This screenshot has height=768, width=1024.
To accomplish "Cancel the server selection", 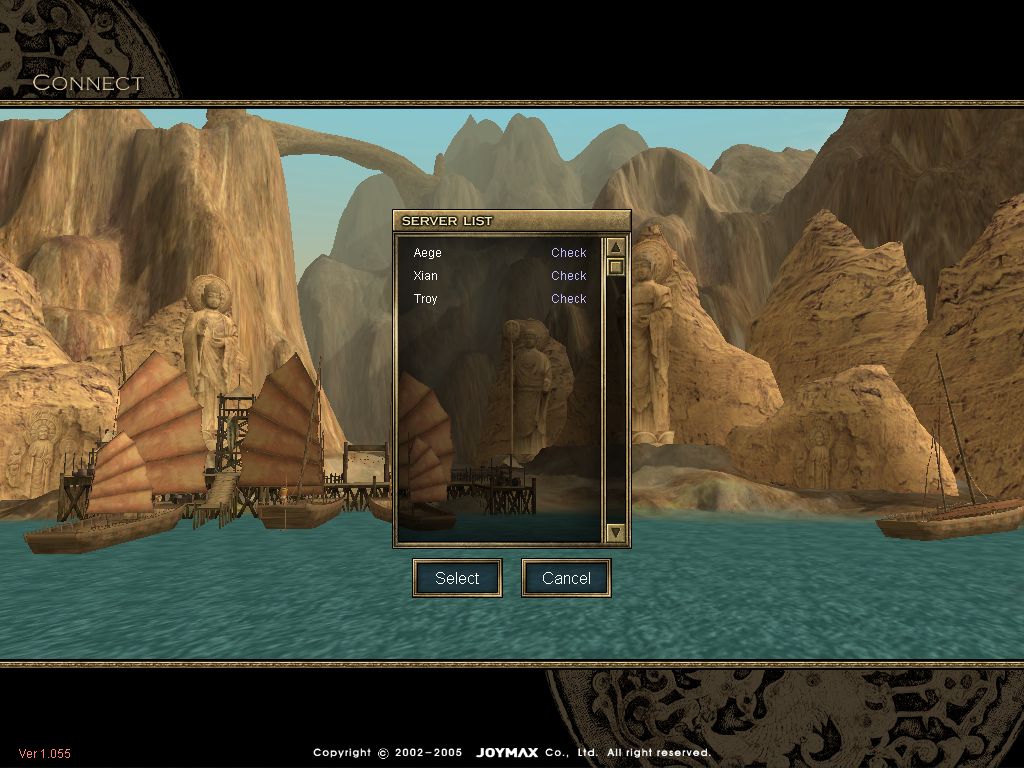I will (566, 578).
